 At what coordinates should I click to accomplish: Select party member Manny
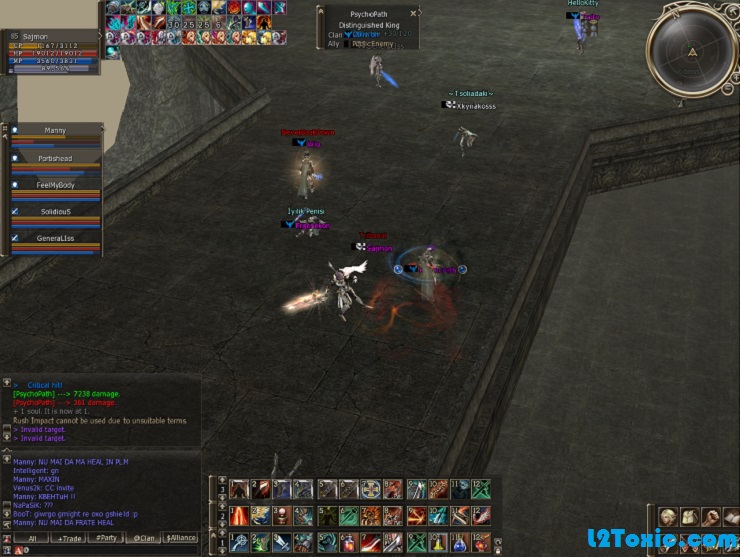pos(55,131)
